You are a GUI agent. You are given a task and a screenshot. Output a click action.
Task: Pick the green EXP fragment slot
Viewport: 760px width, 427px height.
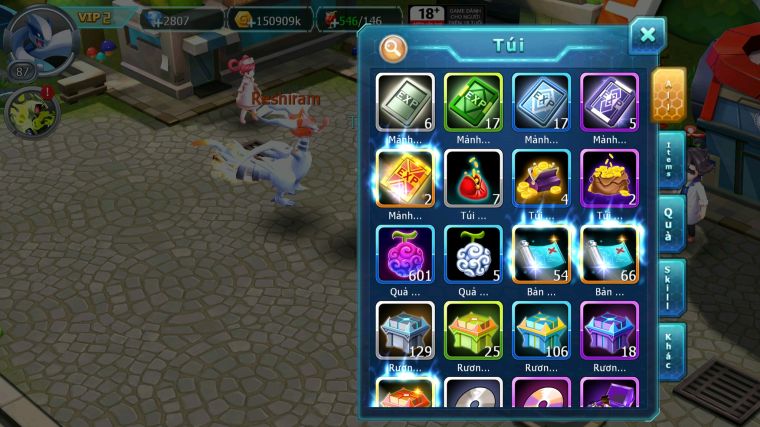coord(473,103)
